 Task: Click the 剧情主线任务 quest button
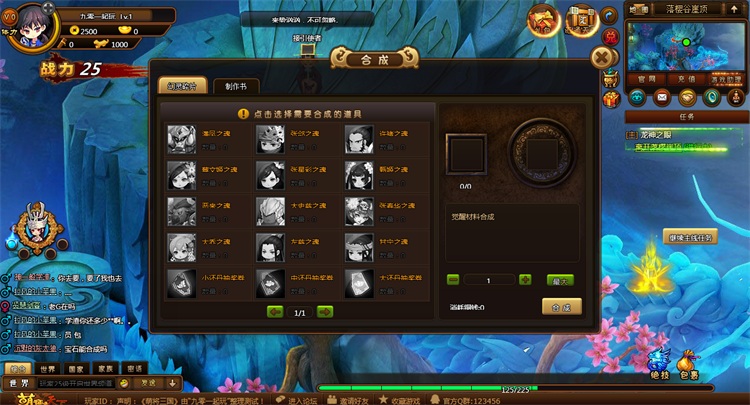[690, 237]
